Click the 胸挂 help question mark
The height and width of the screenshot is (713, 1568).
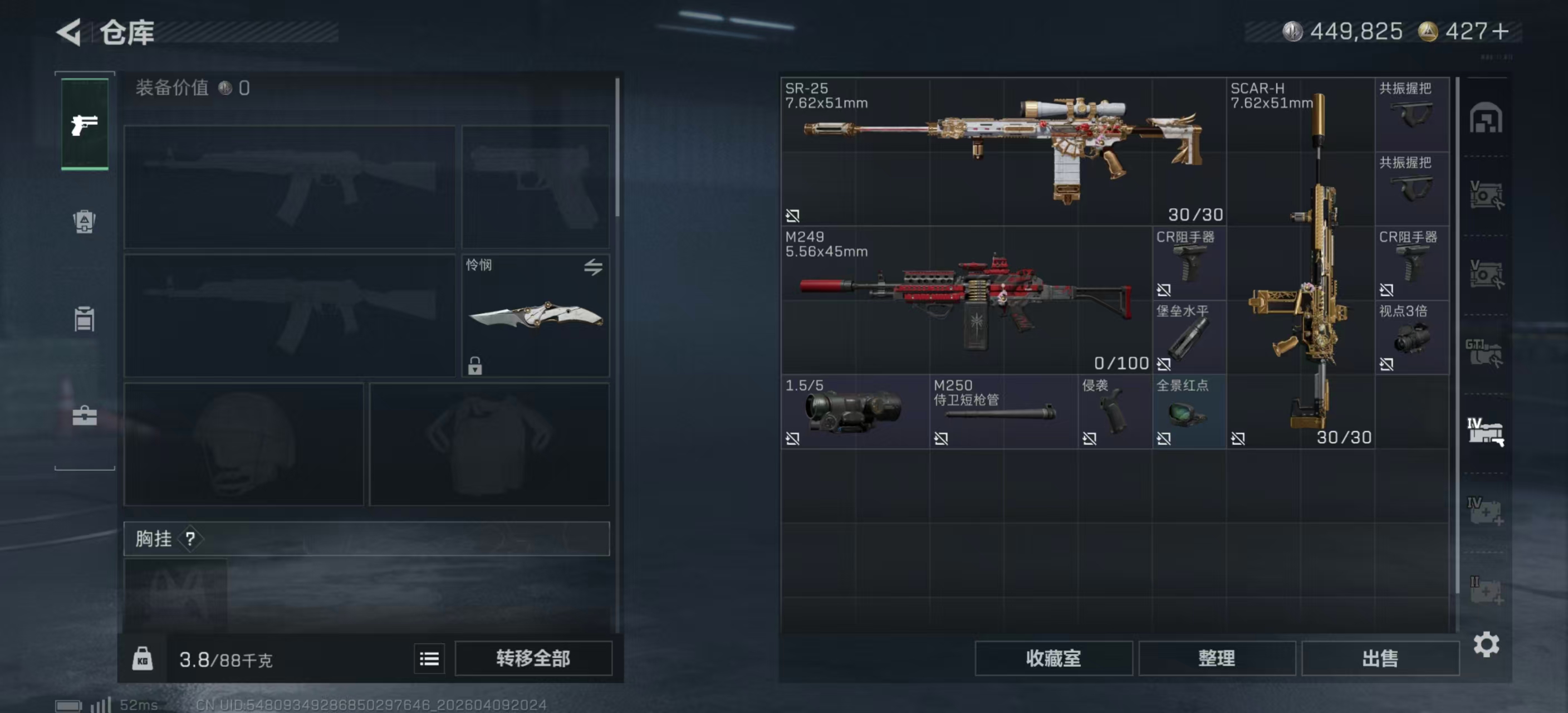[x=190, y=538]
